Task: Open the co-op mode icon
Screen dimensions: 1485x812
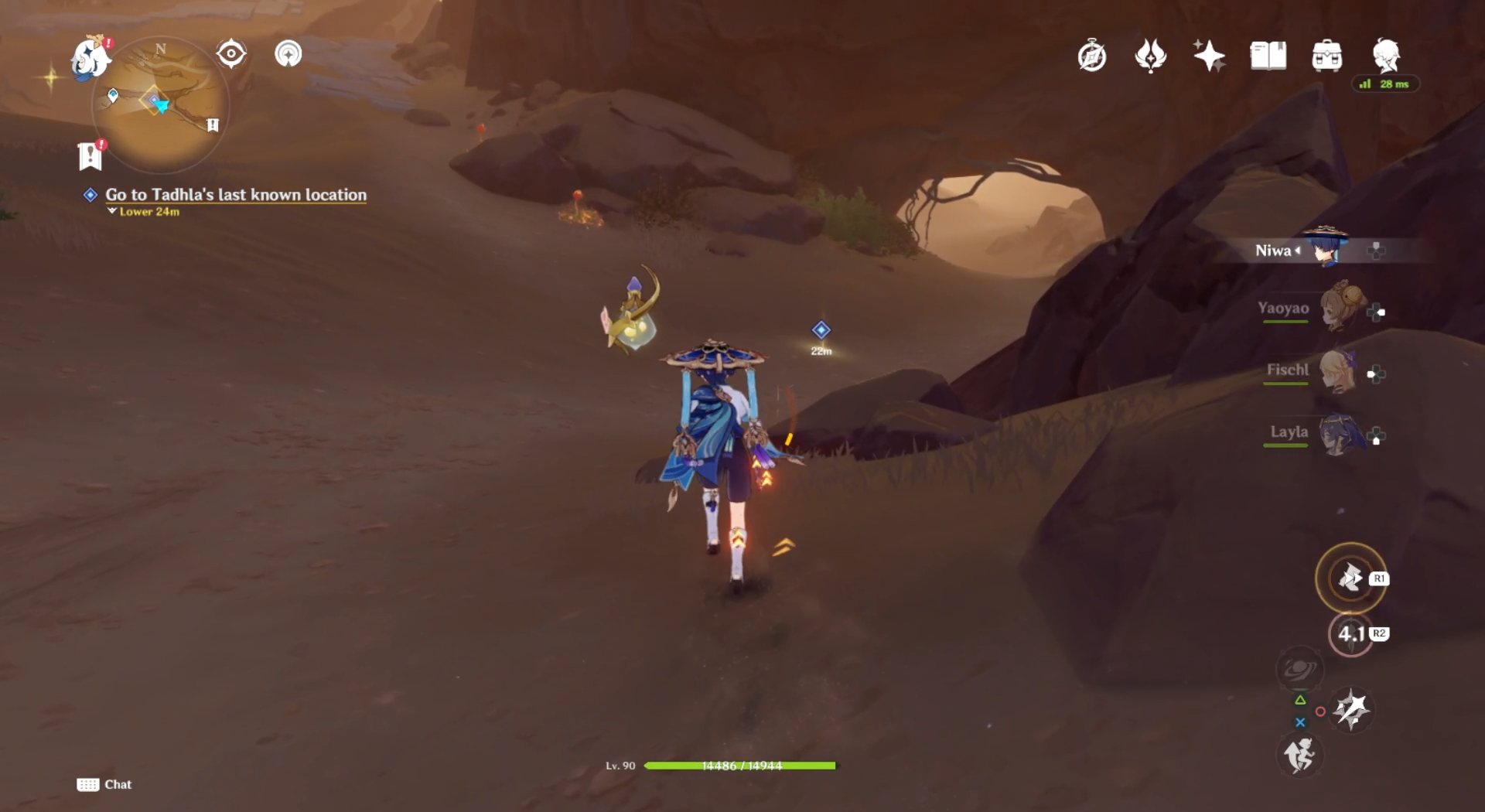Action: coord(288,54)
